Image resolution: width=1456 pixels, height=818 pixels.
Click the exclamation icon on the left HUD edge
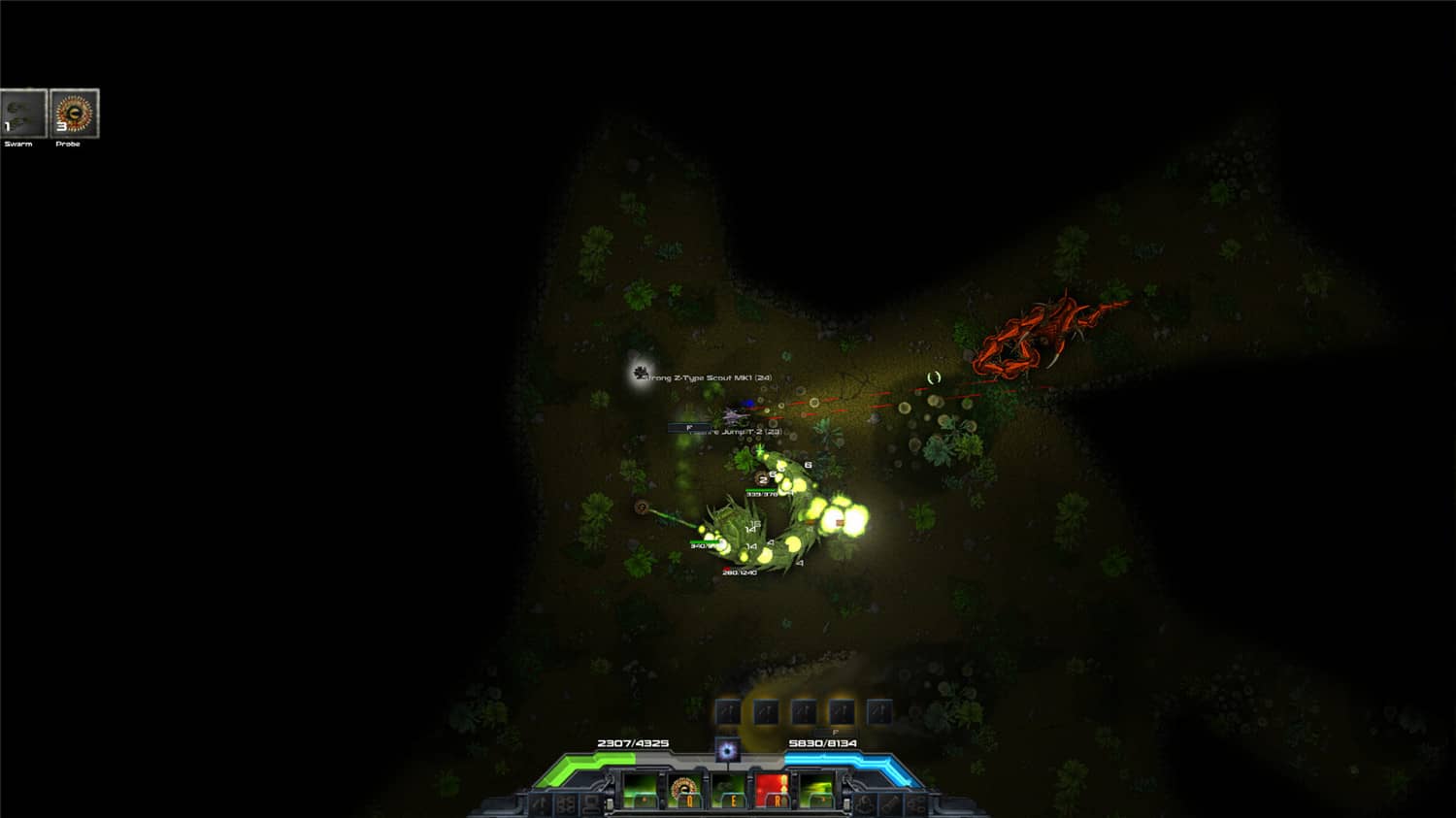(x=540, y=802)
